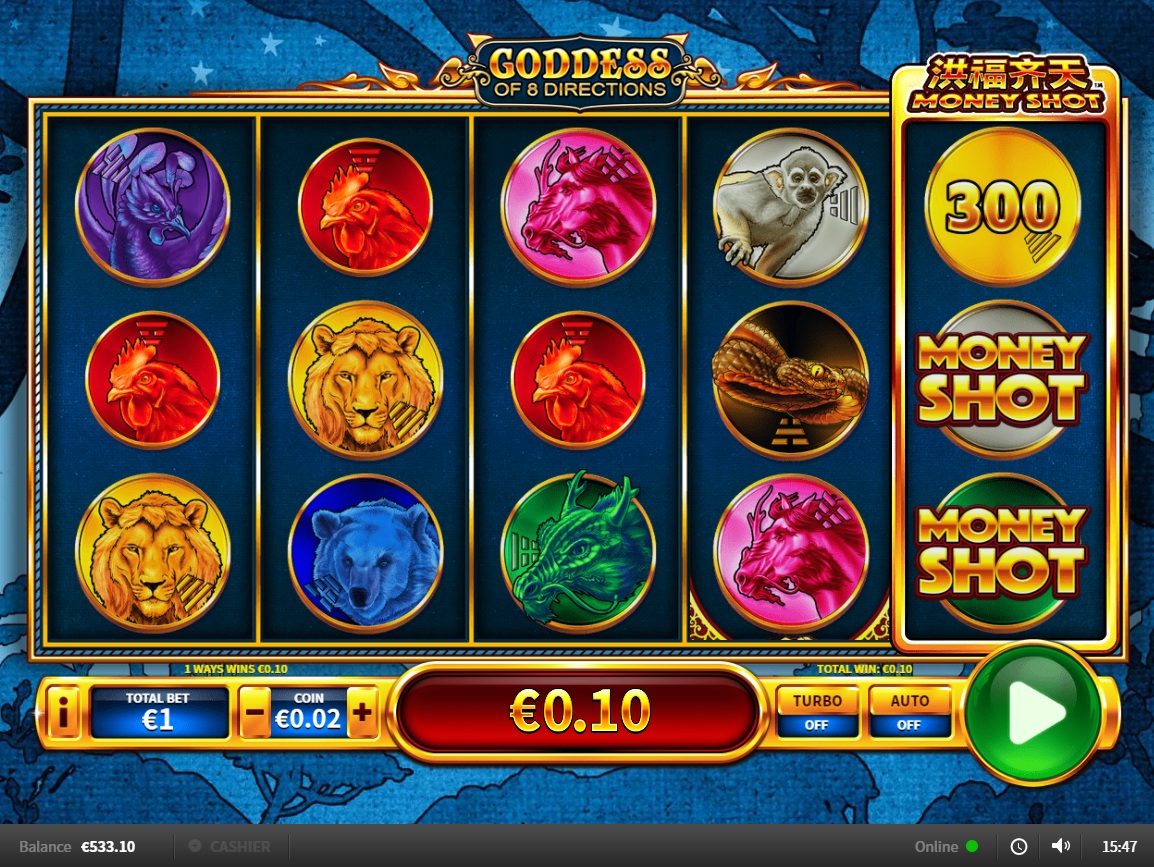The image size is (1154, 867).
Task: Decrease the coin value
Action: point(255,714)
